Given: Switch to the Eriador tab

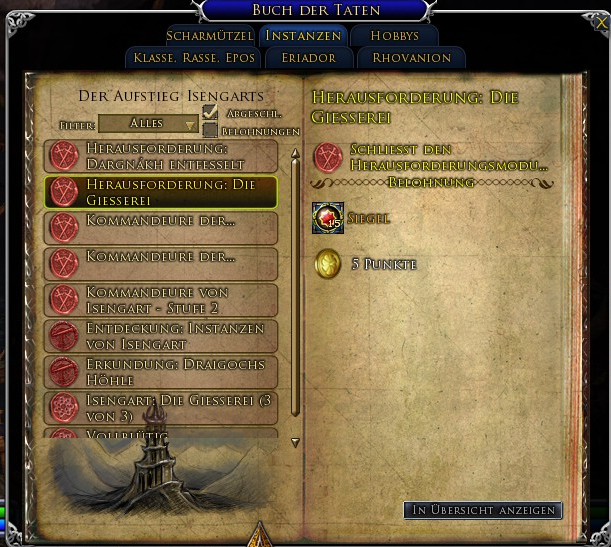Looking at the screenshot, I should [308, 58].
